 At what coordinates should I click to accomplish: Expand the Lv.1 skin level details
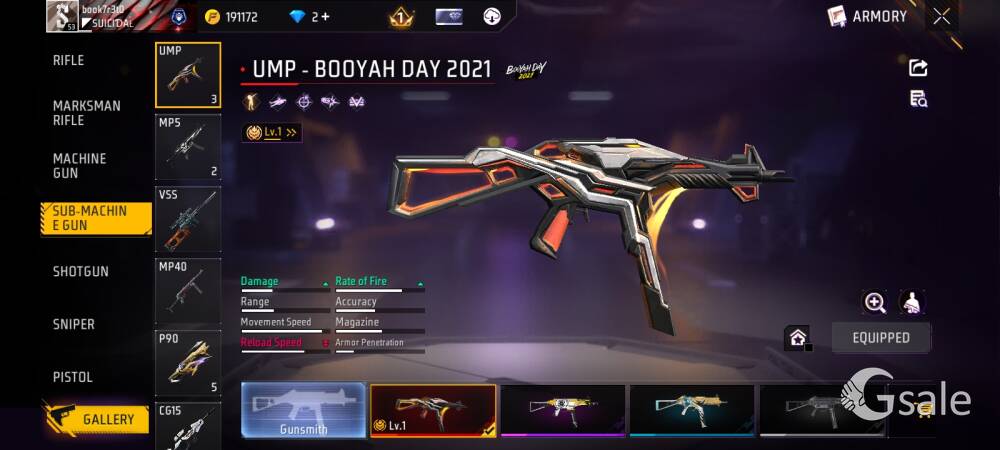(272, 132)
